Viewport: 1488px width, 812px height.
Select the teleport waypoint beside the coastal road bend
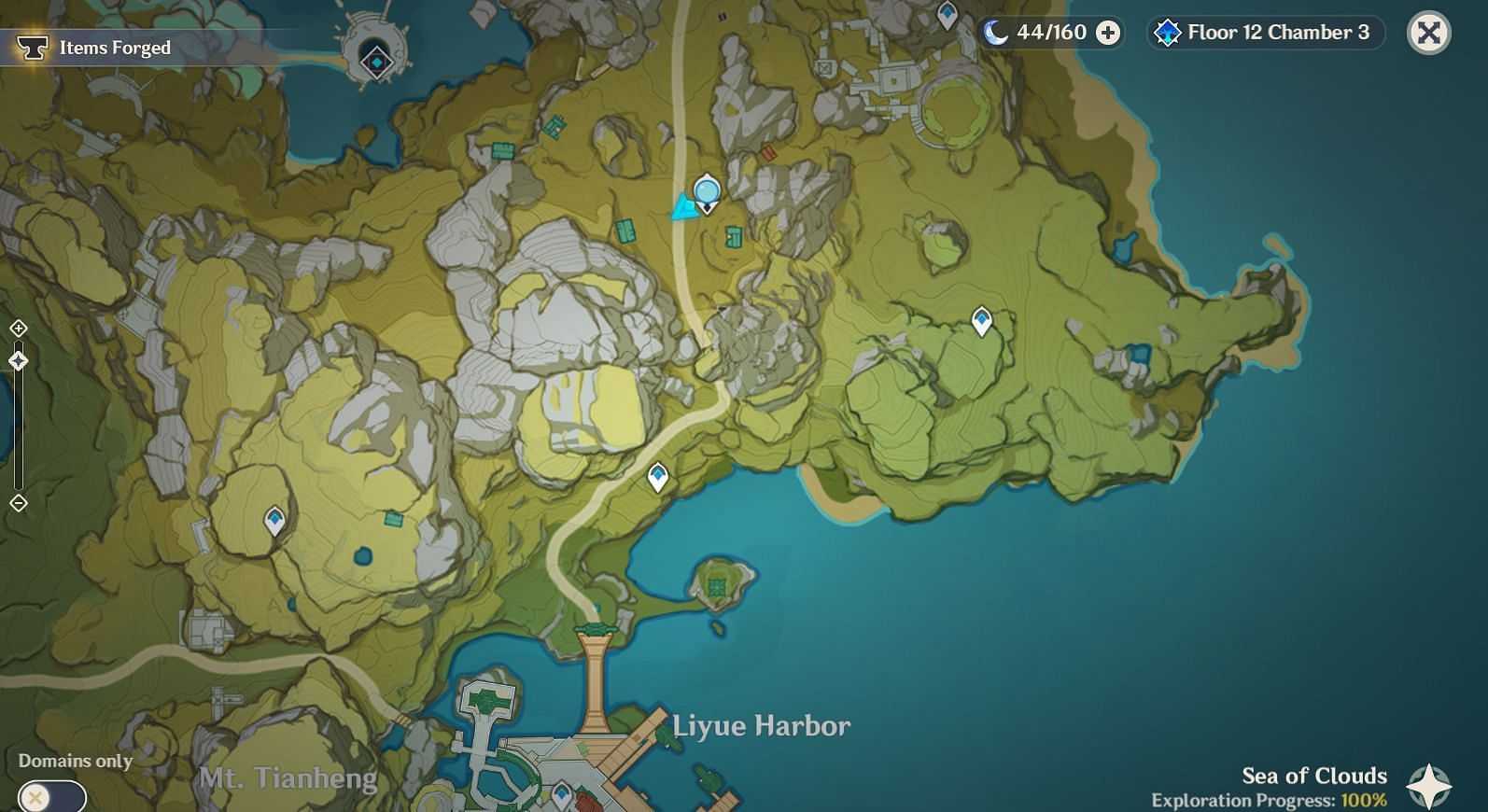pyautogui.click(x=658, y=478)
